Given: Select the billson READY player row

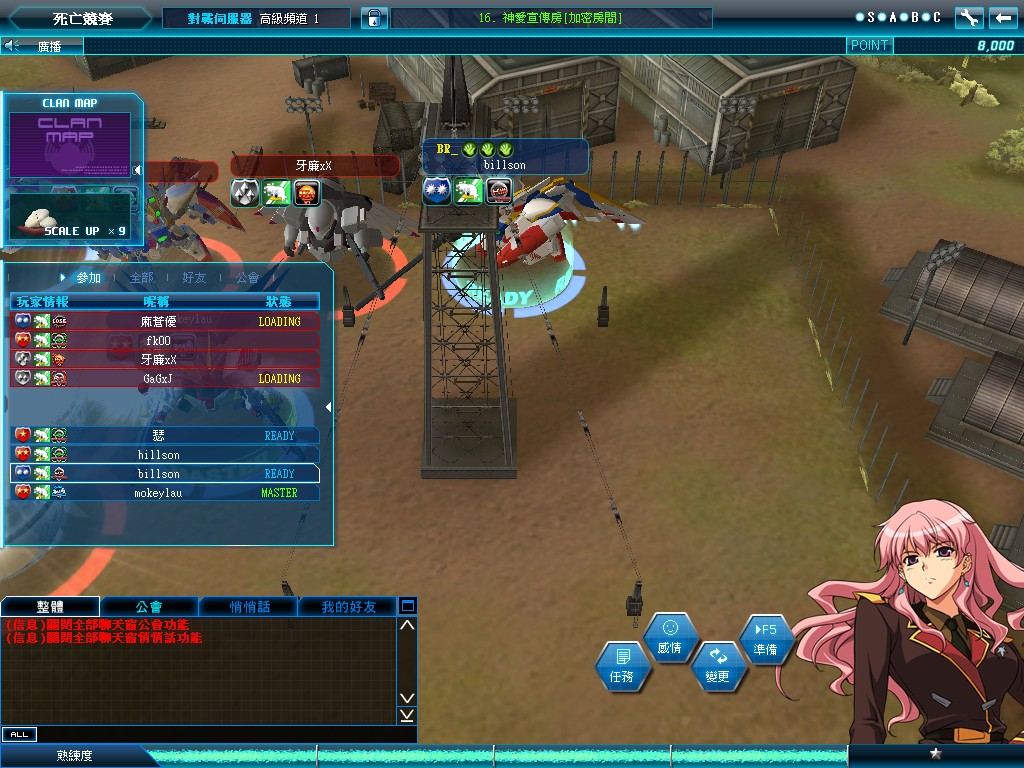Looking at the screenshot, I should coord(165,473).
